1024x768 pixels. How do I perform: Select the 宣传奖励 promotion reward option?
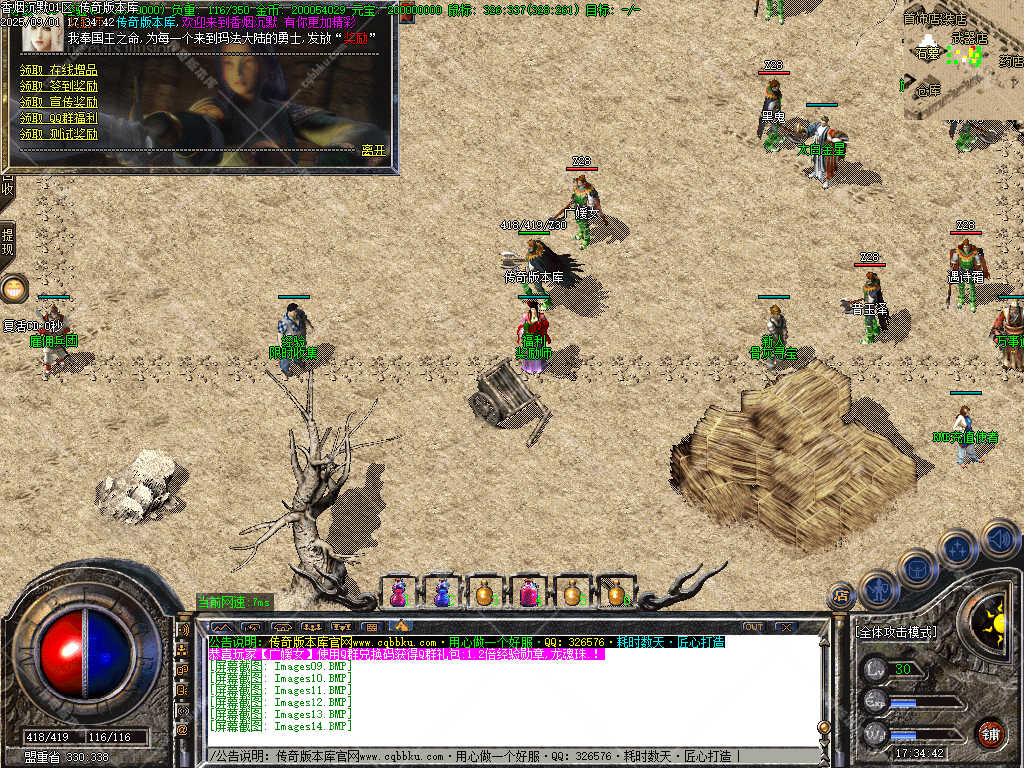point(59,102)
